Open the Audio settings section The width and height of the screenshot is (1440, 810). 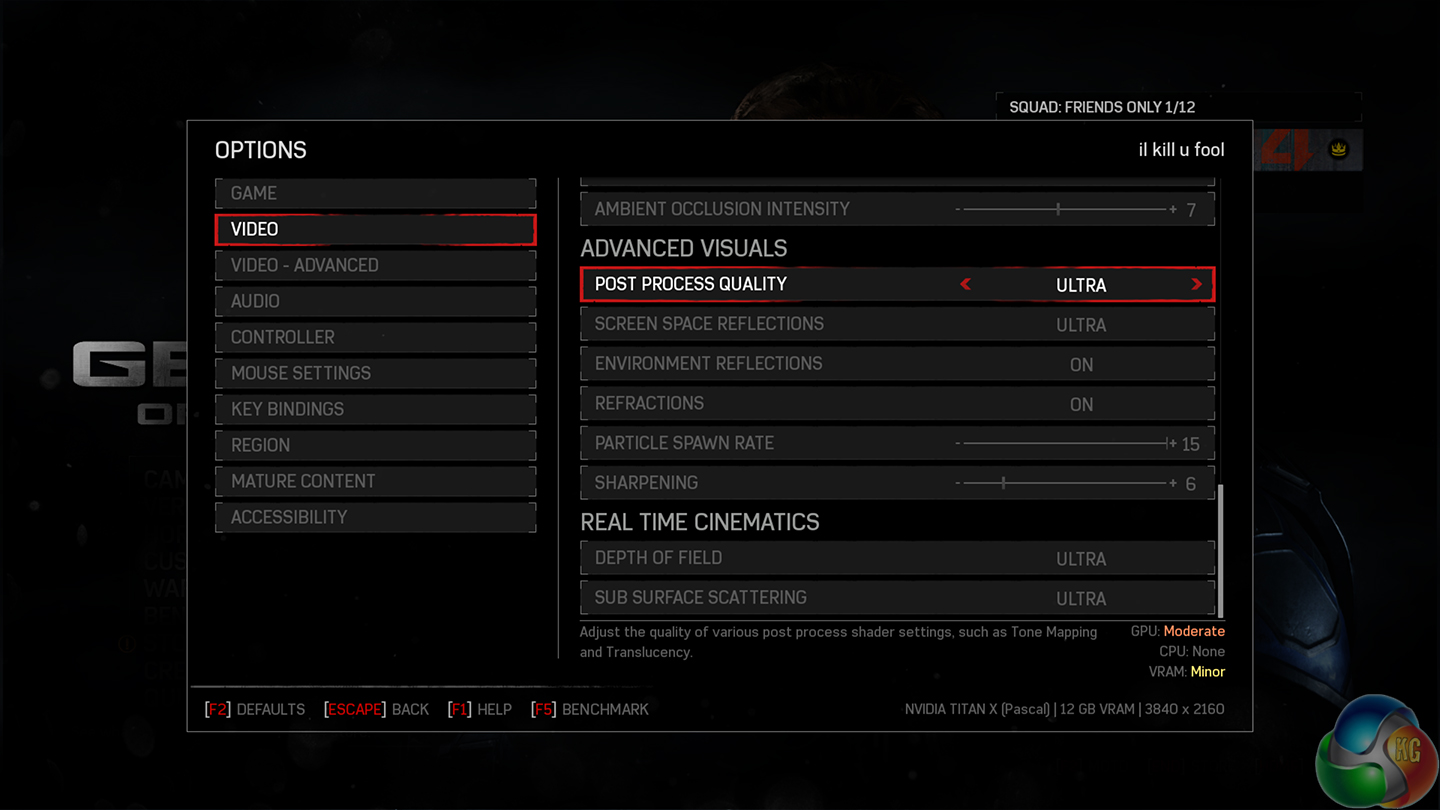[375, 301]
